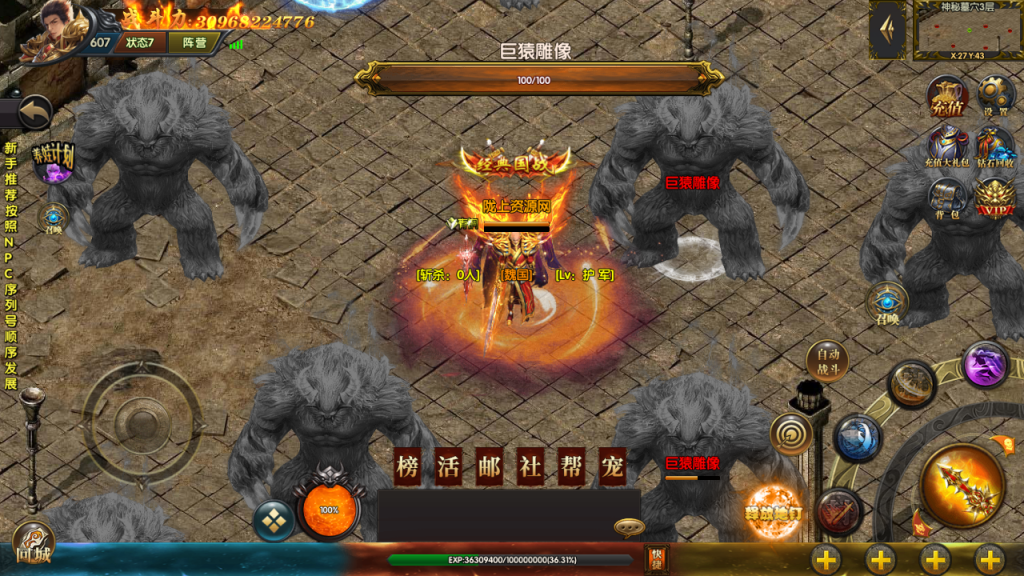Click the 神秘墓穴3层 minimap

pos(967,32)
